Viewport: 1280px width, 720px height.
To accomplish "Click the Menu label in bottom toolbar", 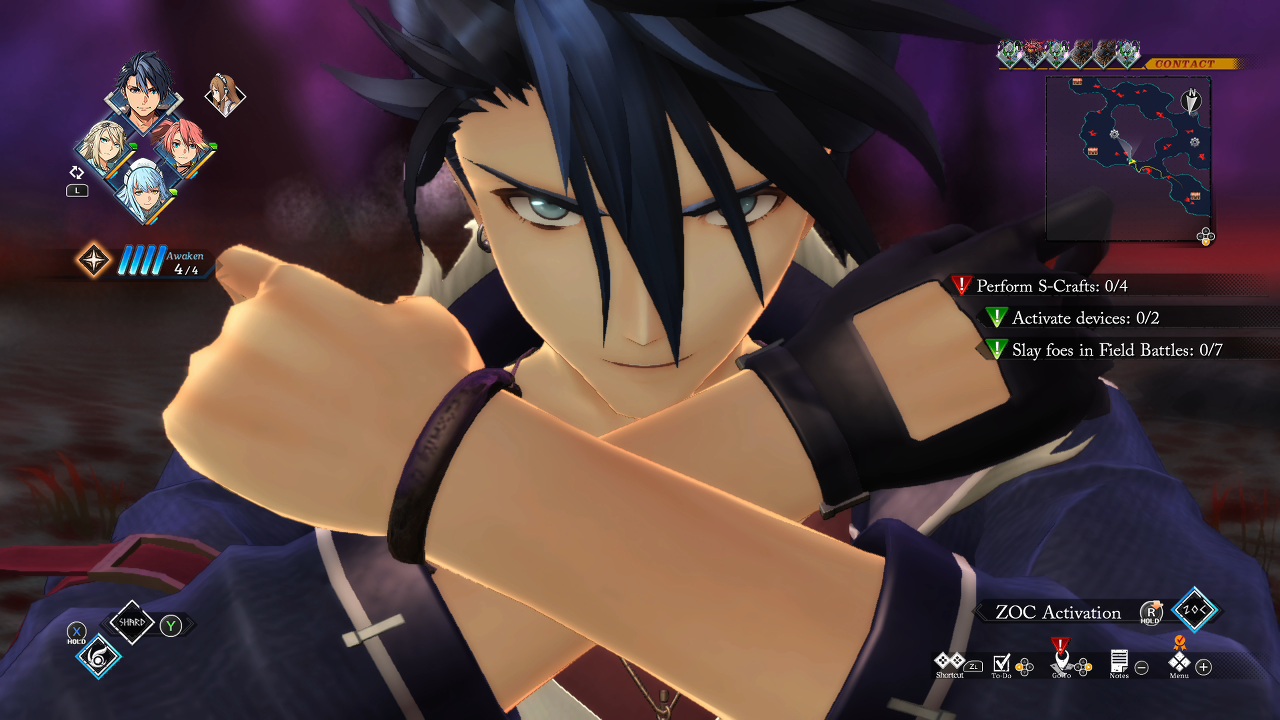I will coord(1179,675).
